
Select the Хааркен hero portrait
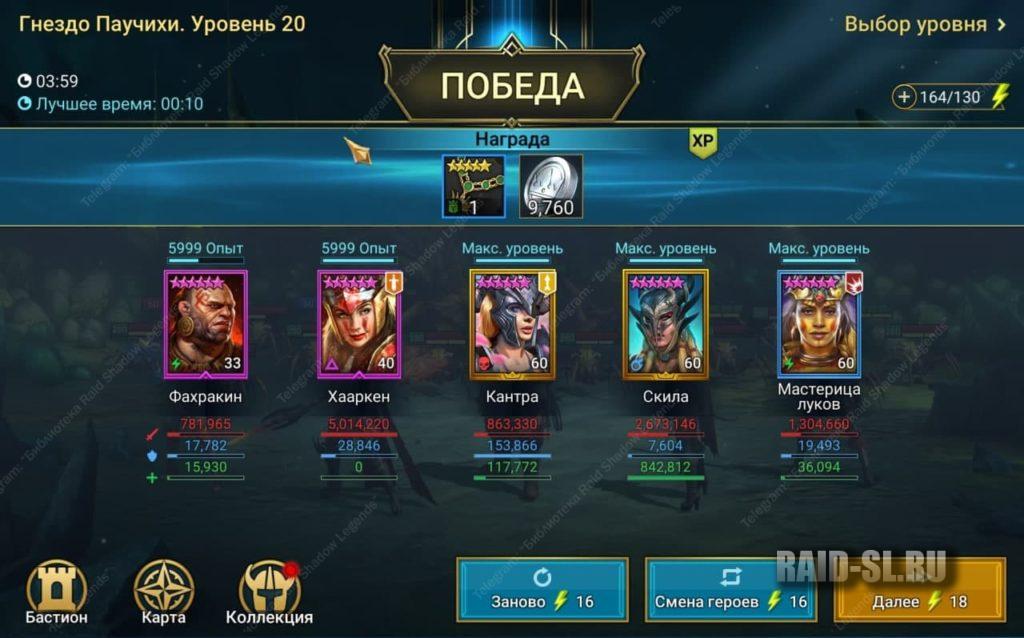(359, 323)
